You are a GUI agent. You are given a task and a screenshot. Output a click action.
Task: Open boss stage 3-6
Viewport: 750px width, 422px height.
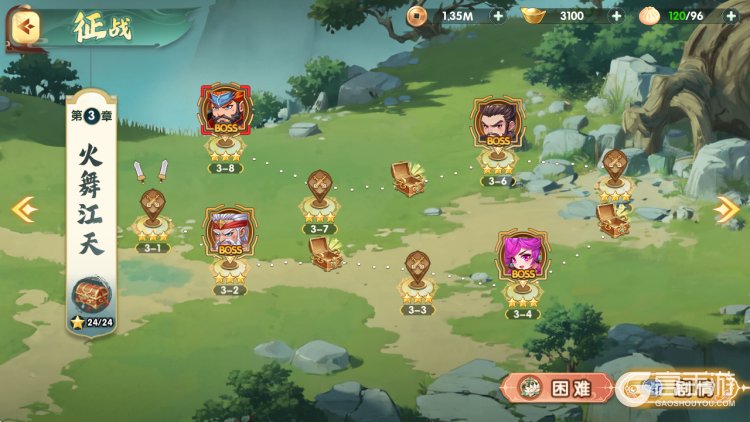click(497, 130)
